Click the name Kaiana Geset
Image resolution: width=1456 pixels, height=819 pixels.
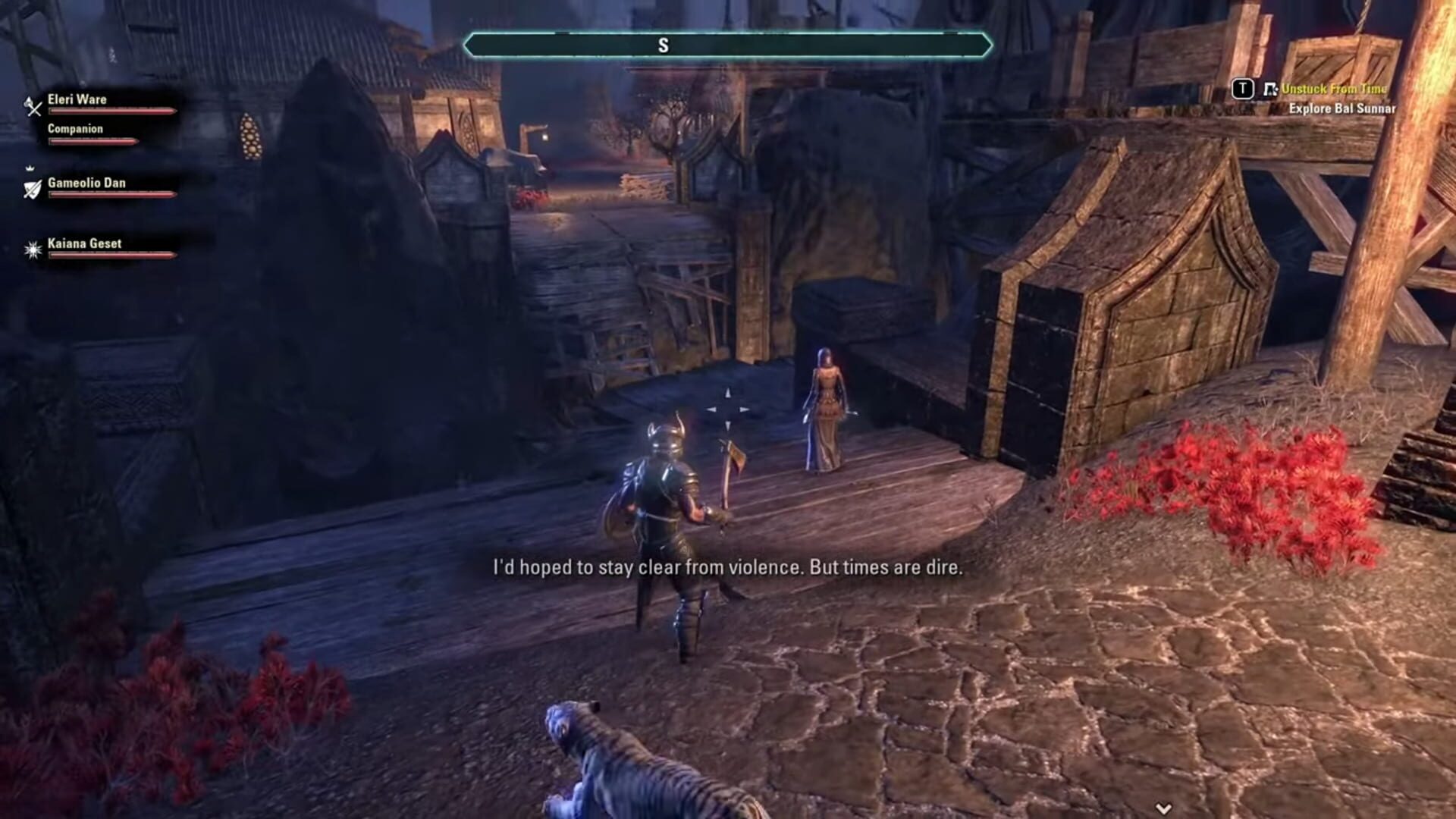83,243
